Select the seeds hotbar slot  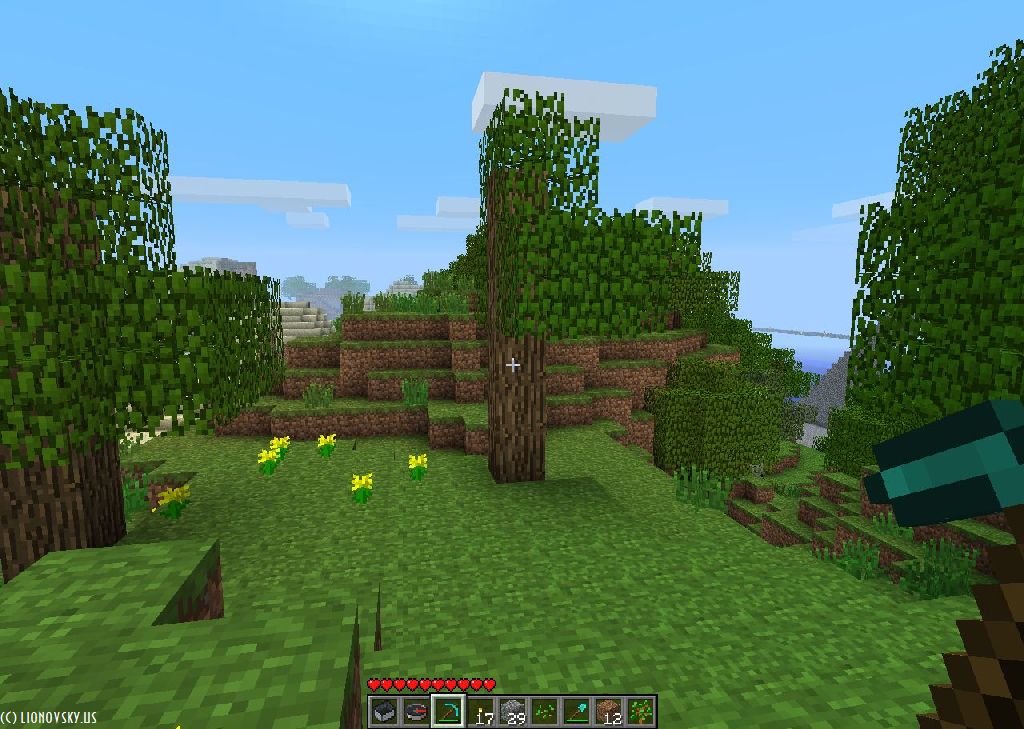pyautogui.click(x=544, y=711)
